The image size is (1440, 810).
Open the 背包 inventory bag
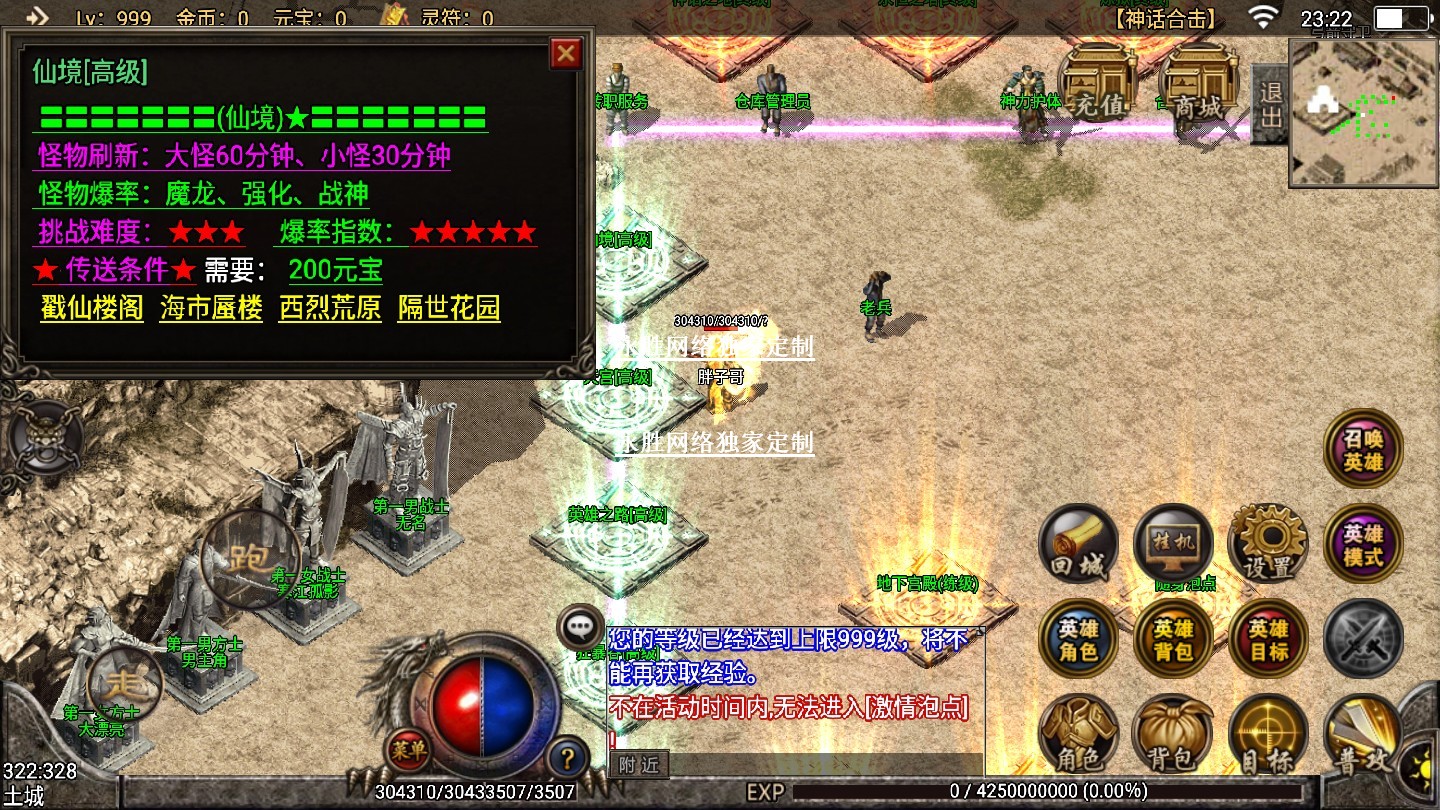pyautogui.click(x=1173, y=735)
